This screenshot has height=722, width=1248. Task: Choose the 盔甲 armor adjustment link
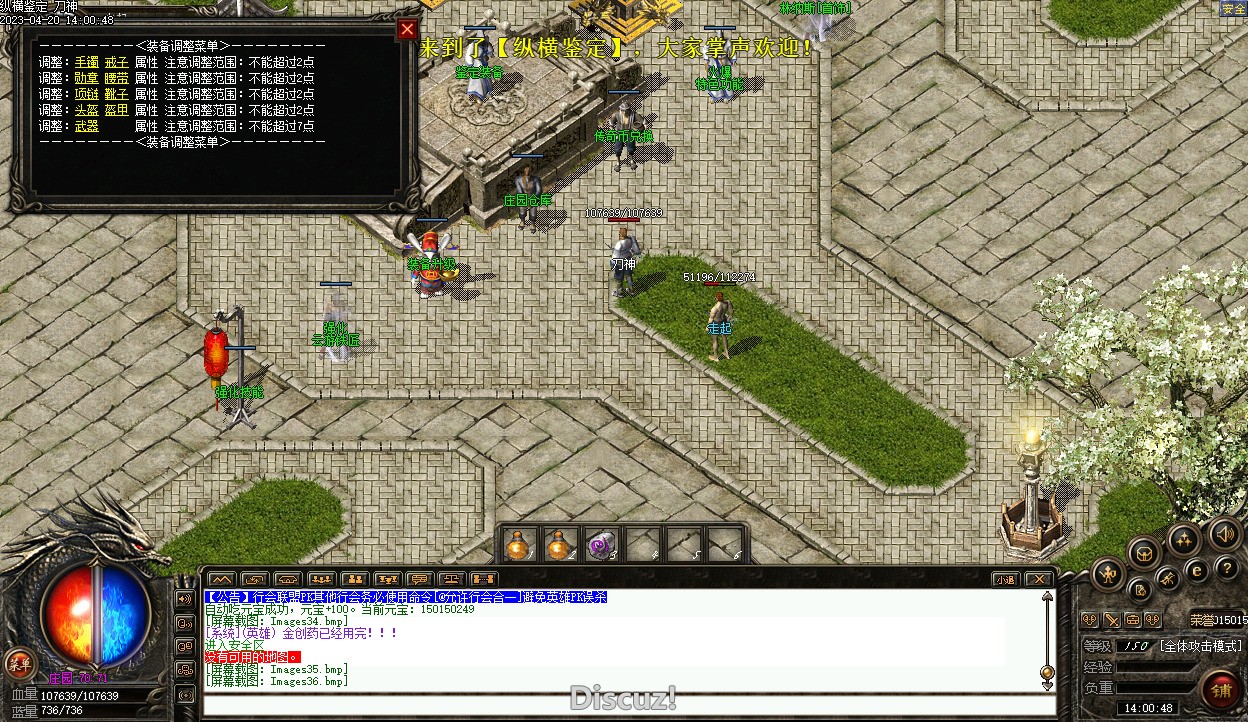coord(116,110)
